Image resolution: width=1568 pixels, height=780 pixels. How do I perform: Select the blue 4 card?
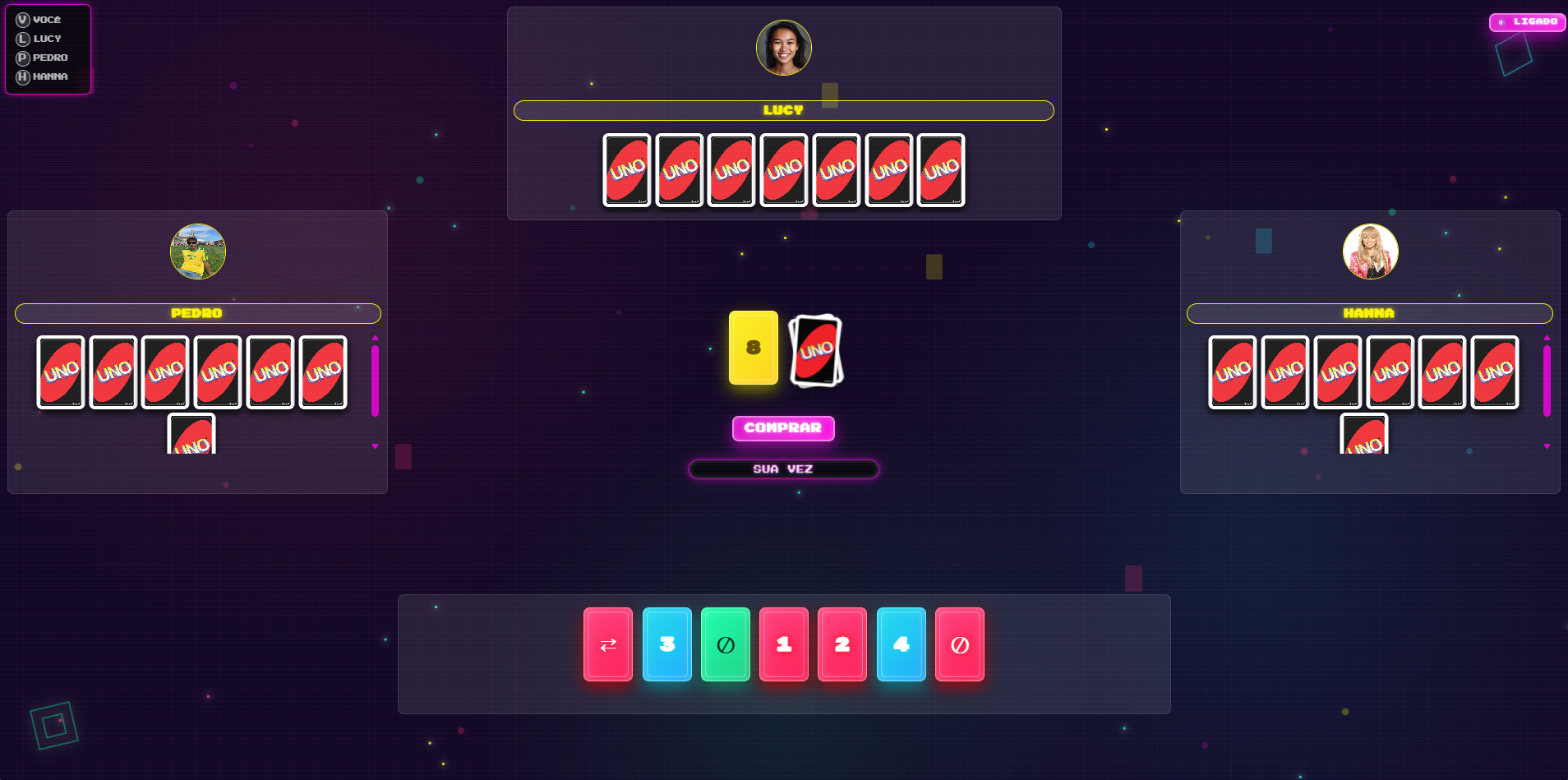[902, 644]
